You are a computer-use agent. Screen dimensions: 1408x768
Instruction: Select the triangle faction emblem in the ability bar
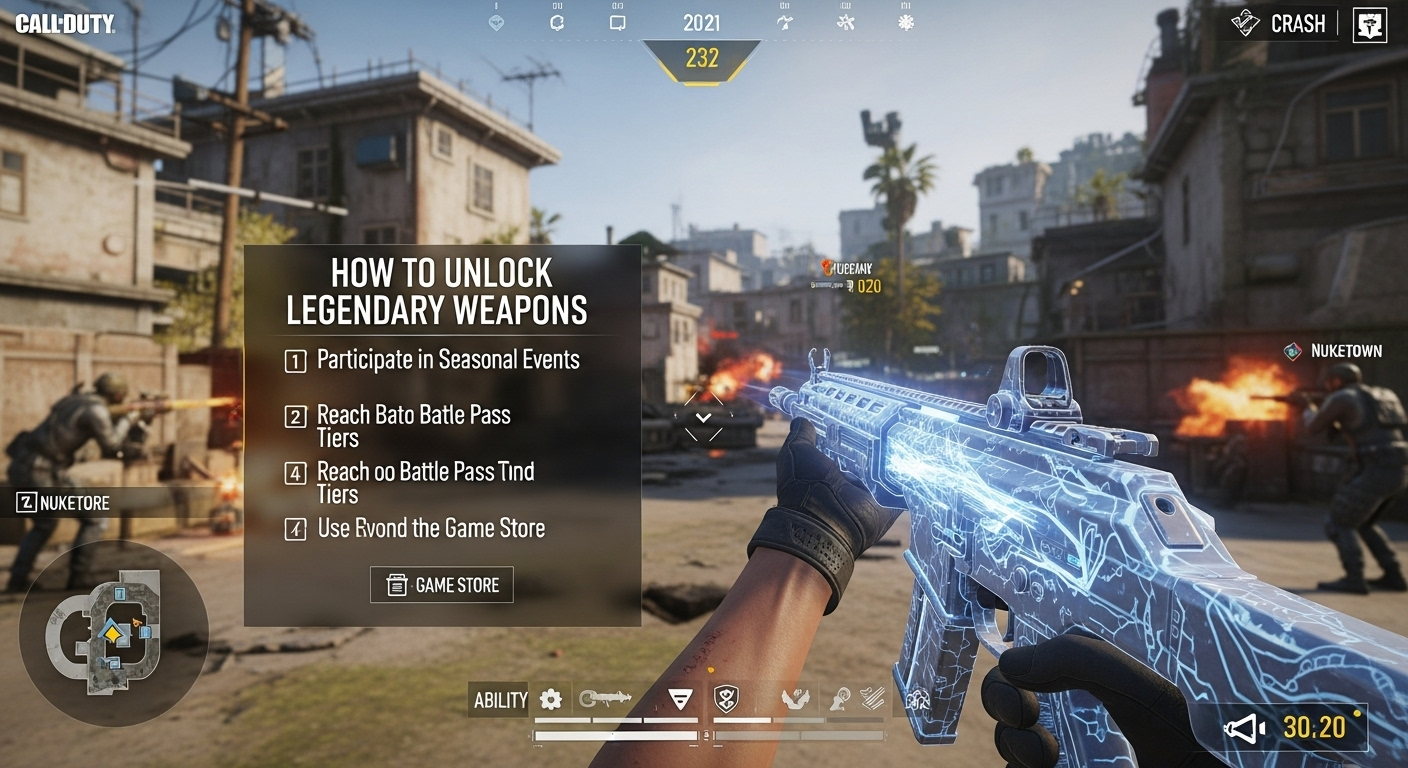678,700
